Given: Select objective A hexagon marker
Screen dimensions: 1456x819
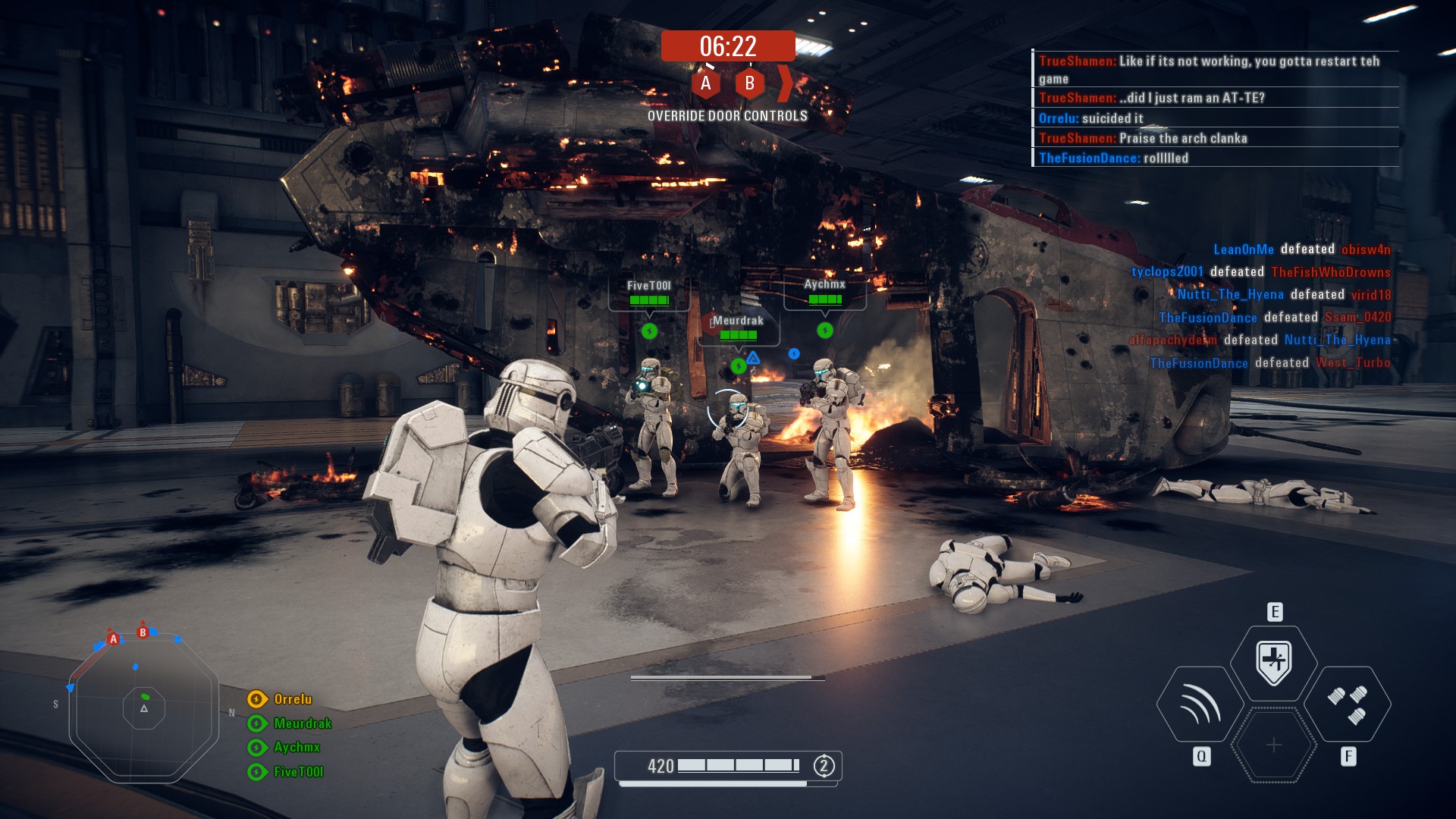Looking at the screenshot, I should pyautogui.click(x=705, y=83).
